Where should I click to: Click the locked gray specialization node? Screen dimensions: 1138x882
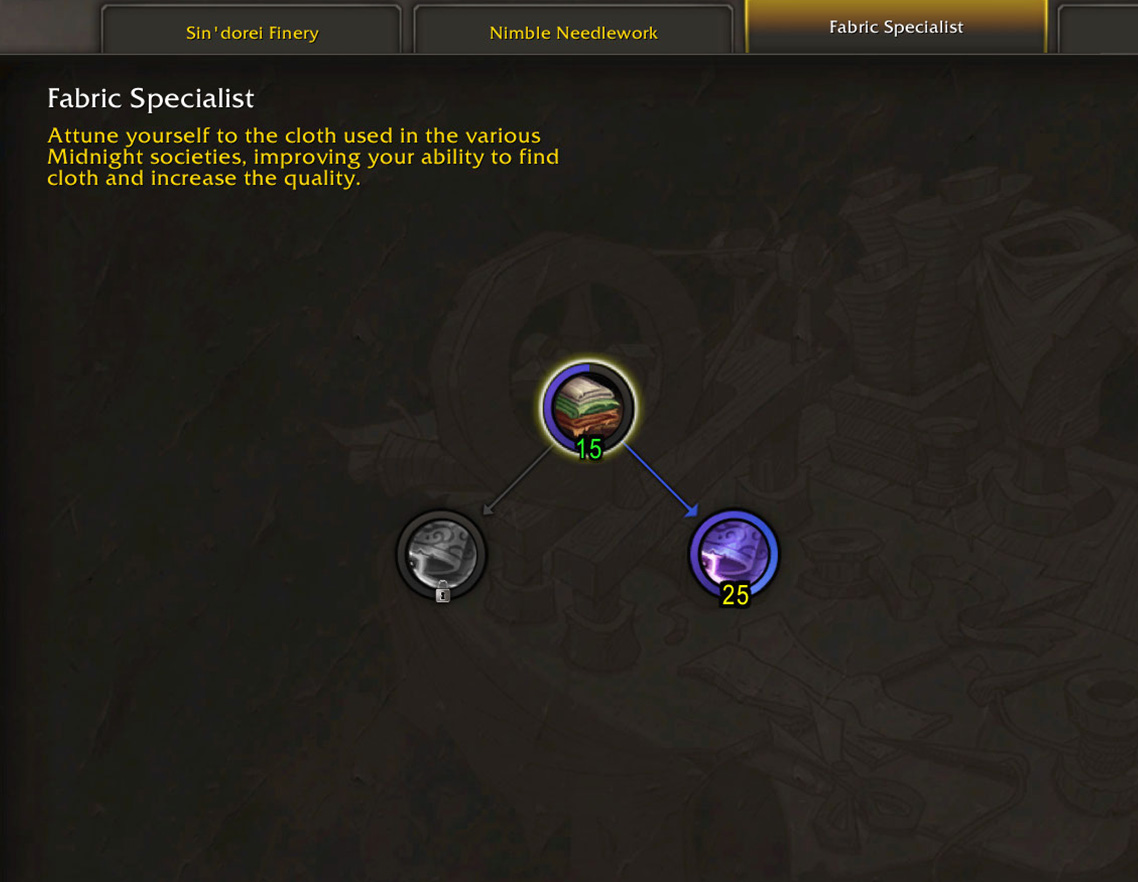pos(442,554)
